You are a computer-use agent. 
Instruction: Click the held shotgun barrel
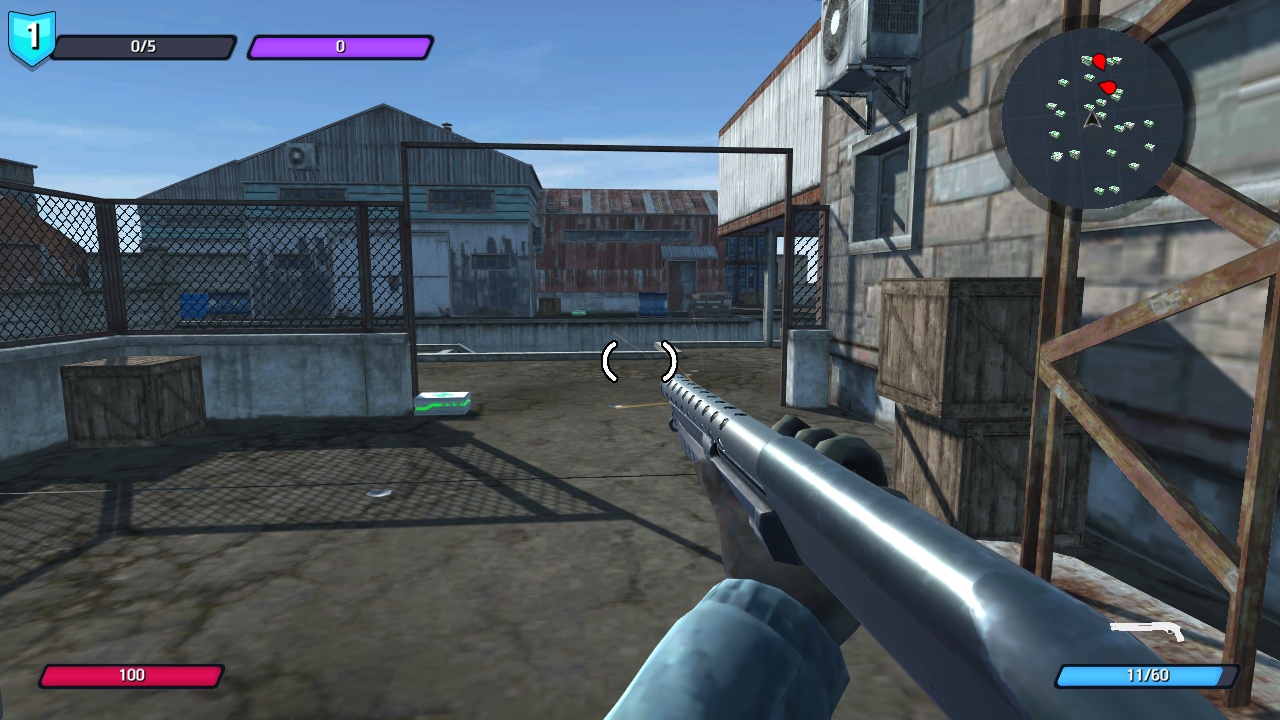(760, 440)
